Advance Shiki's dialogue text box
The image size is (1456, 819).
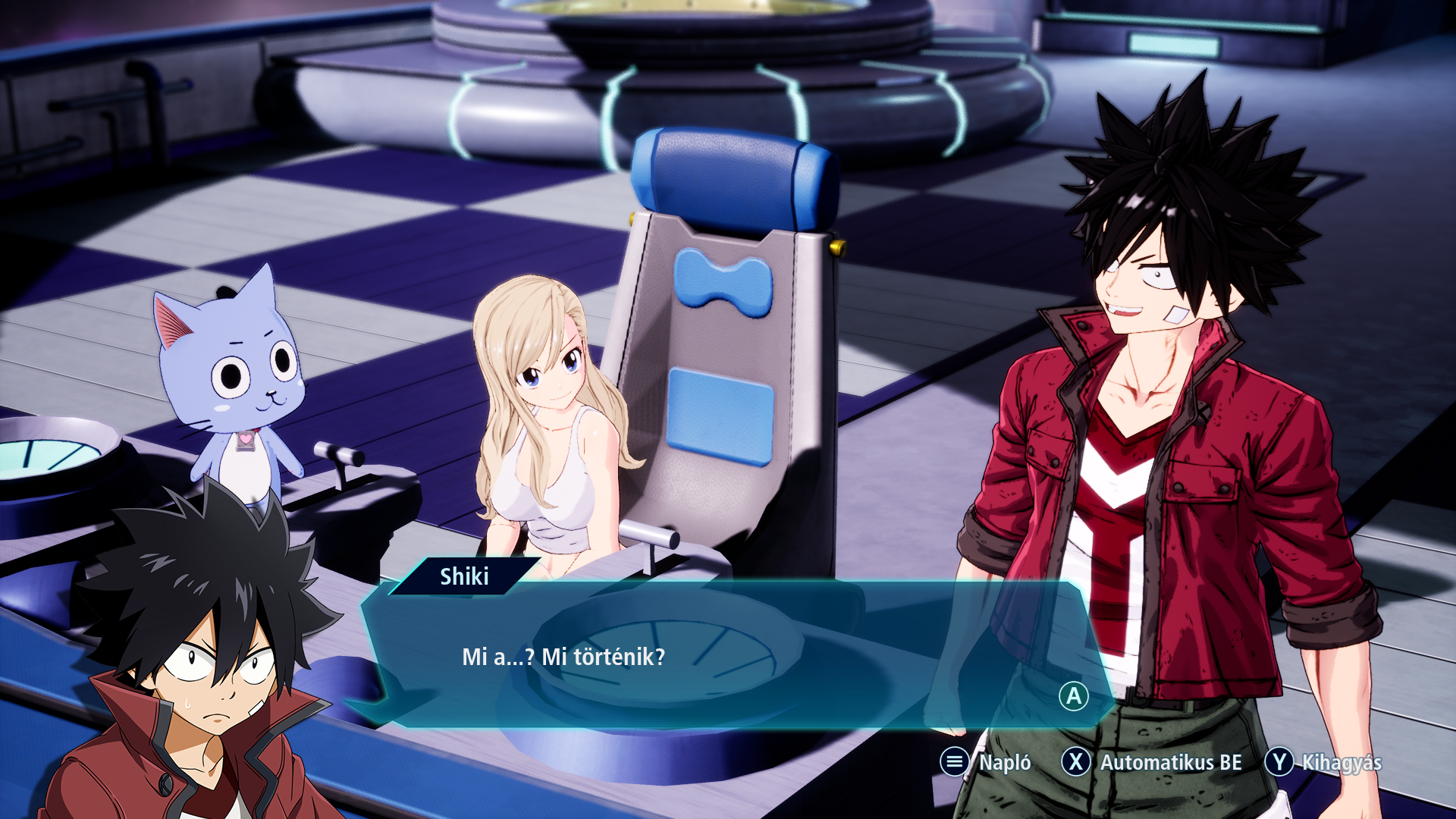pyautogui.click(x=1073, y=696)
